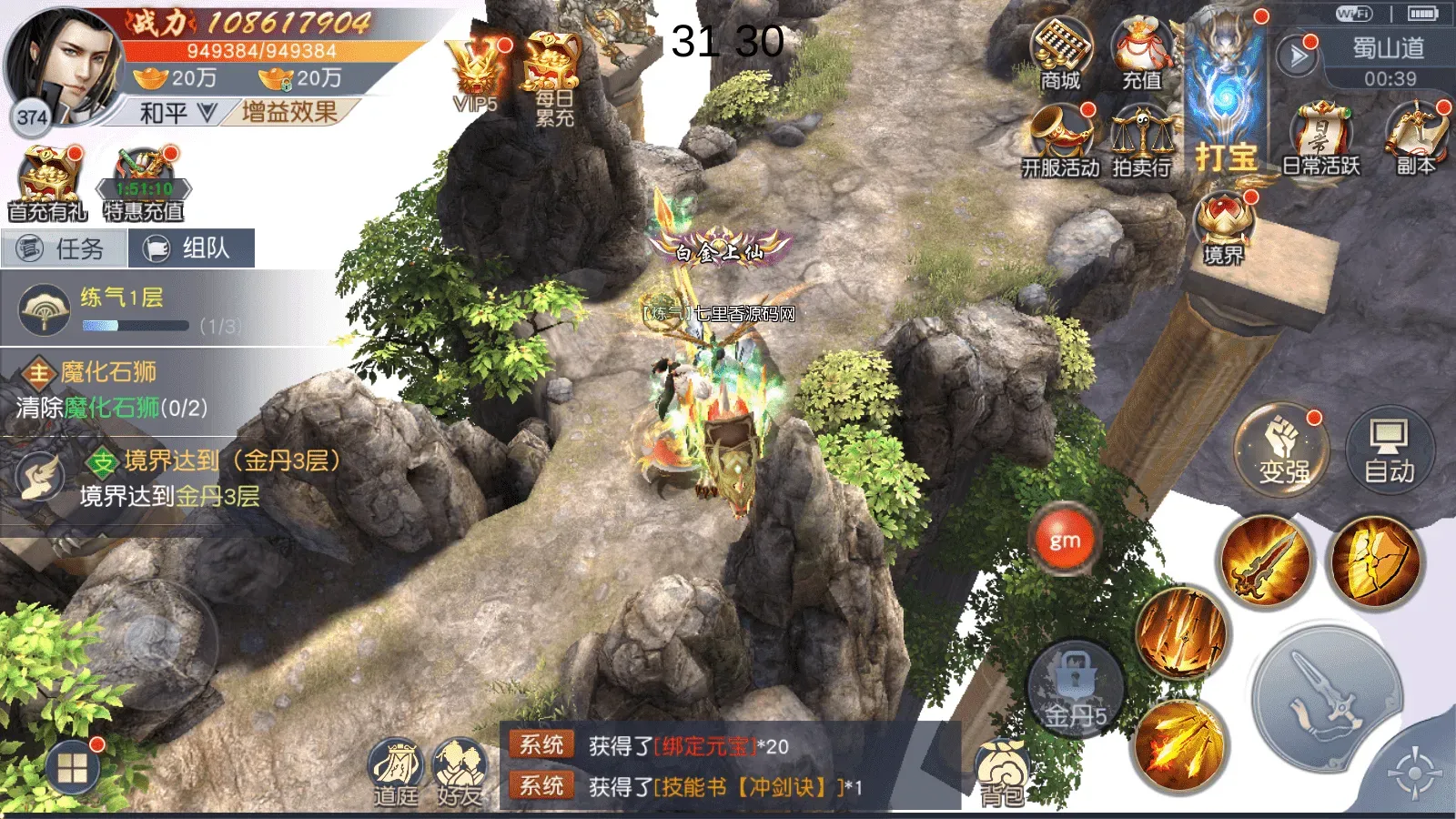Click the red gm button
The width and height of the screenshot is (1456, 819).
coord(1065,541)
